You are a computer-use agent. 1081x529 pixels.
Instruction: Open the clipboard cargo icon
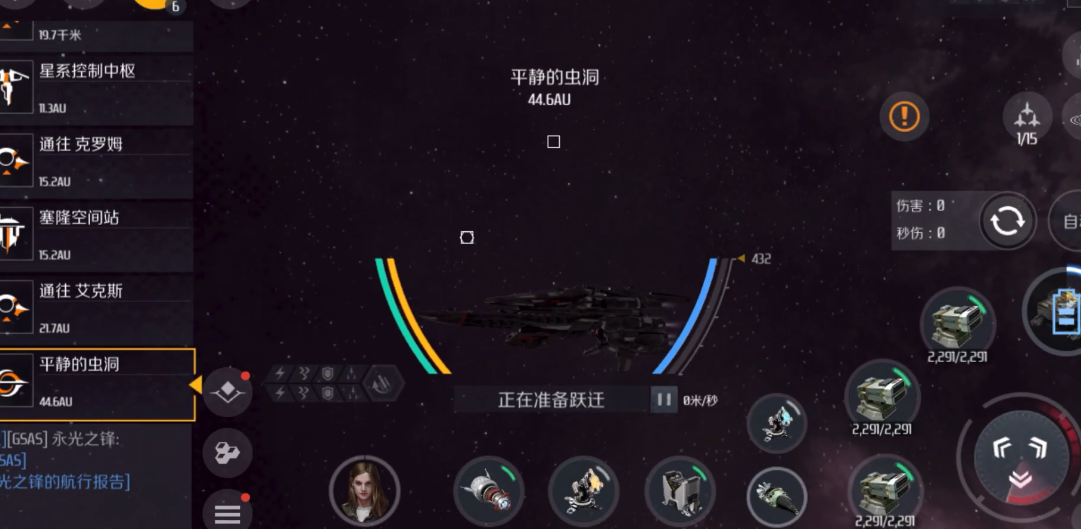tap(1063, 310)
